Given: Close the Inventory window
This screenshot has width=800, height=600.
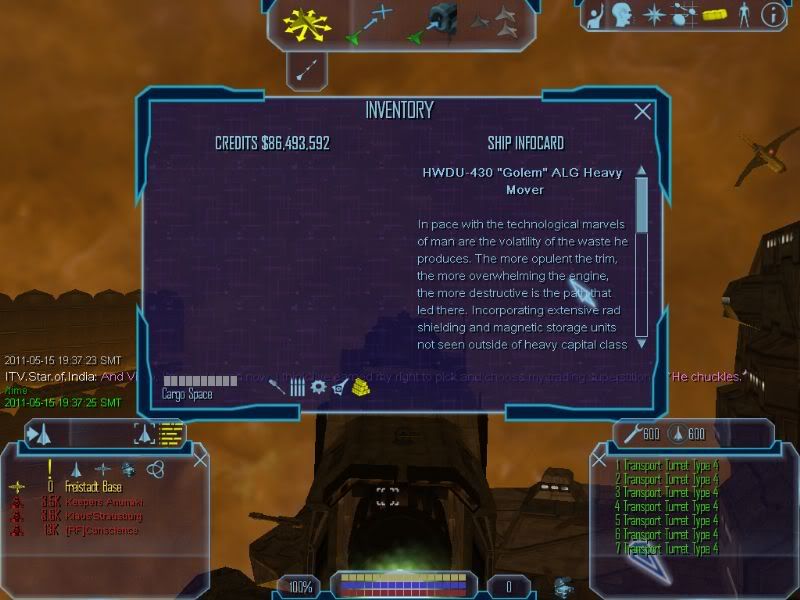Looking at the screenshot, I should (x=643, y=112).
